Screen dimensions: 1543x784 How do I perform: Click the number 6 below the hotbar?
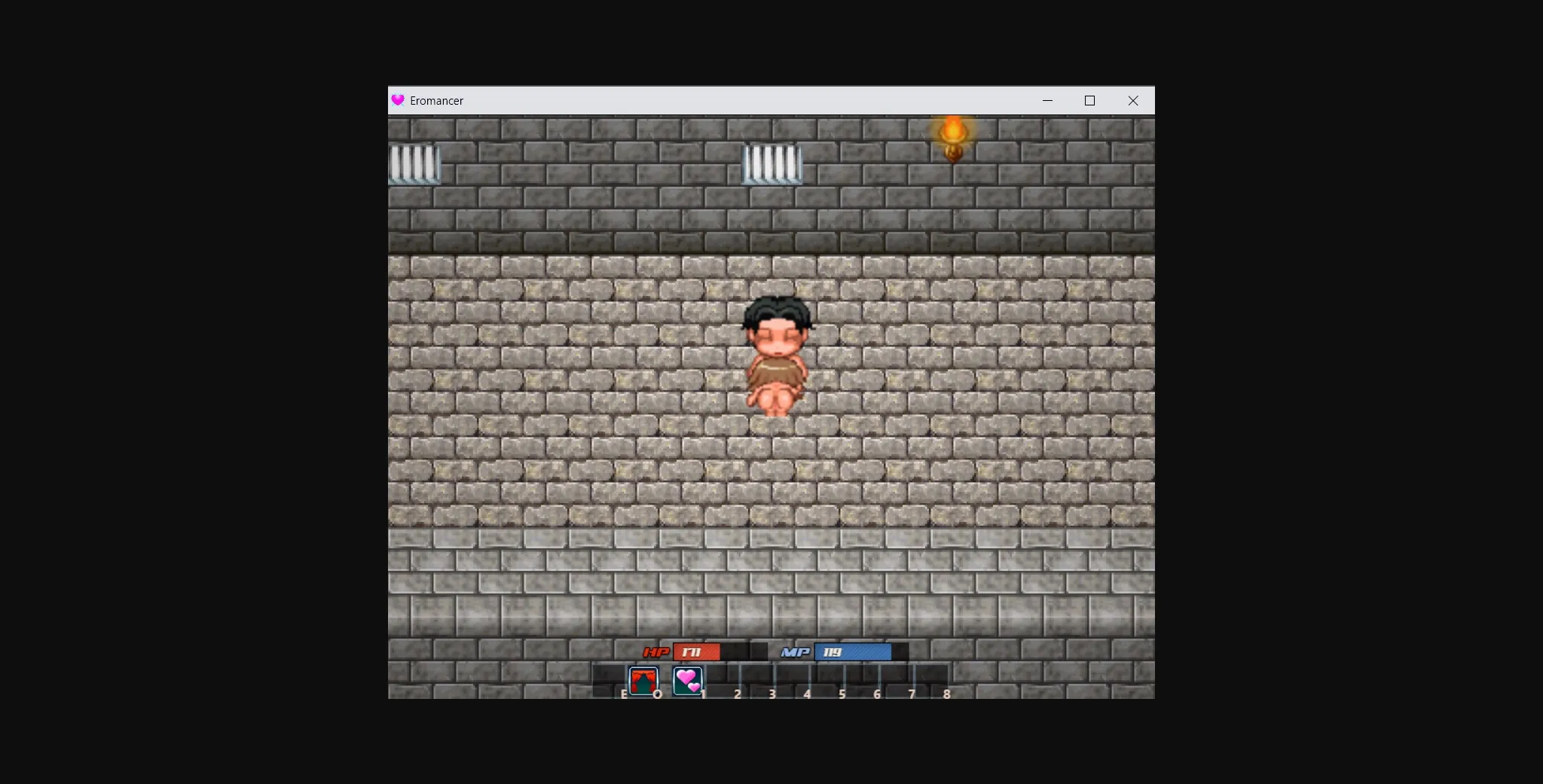tap(877, 694)
